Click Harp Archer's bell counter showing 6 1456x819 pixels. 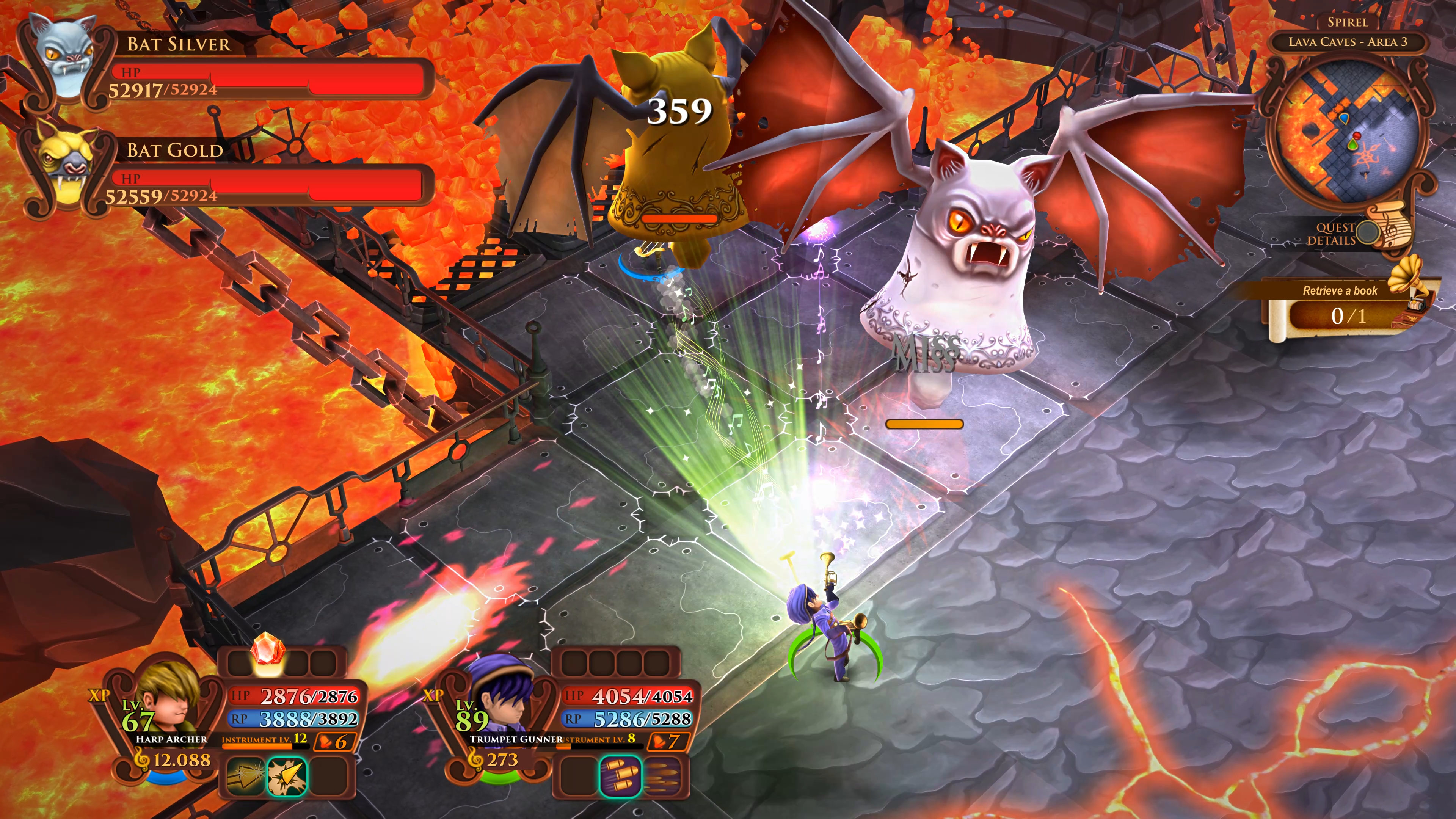tap(334, 741)
